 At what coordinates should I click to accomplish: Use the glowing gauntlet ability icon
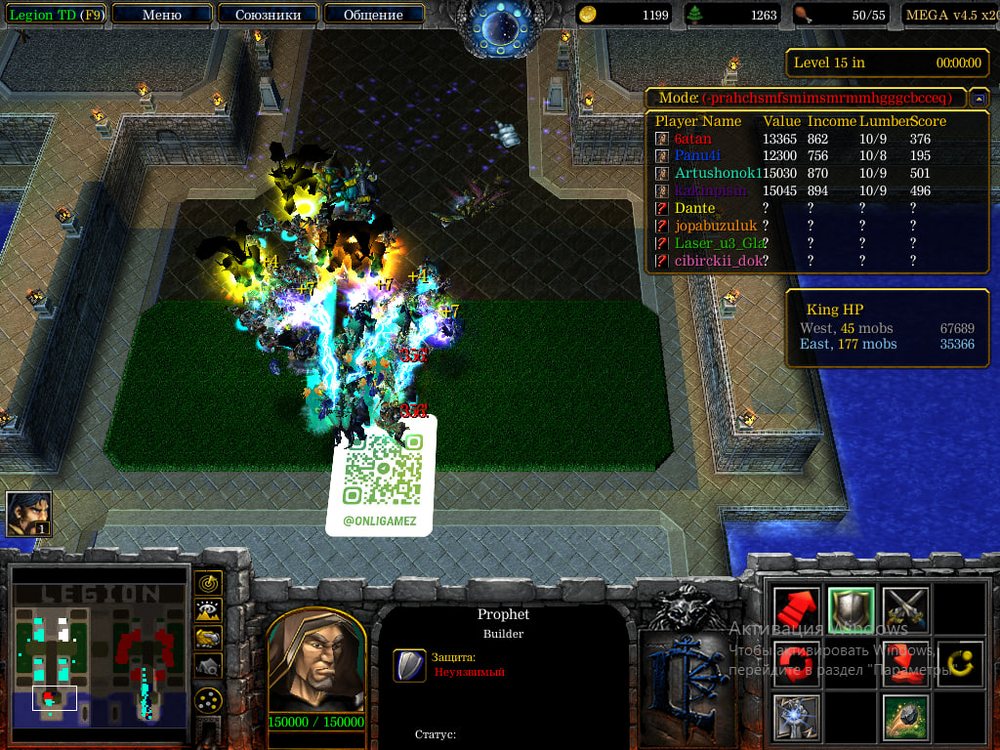click(797, 717)
